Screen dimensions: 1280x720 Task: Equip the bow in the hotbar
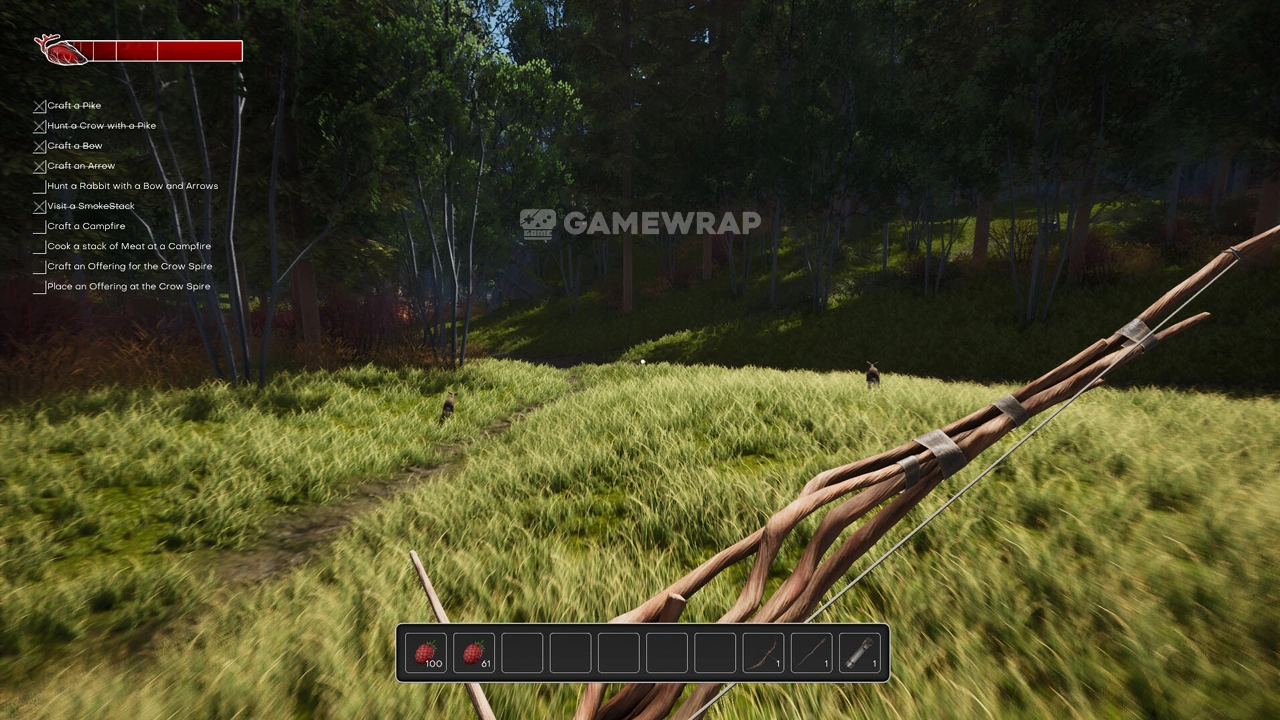tap(763, 653)
